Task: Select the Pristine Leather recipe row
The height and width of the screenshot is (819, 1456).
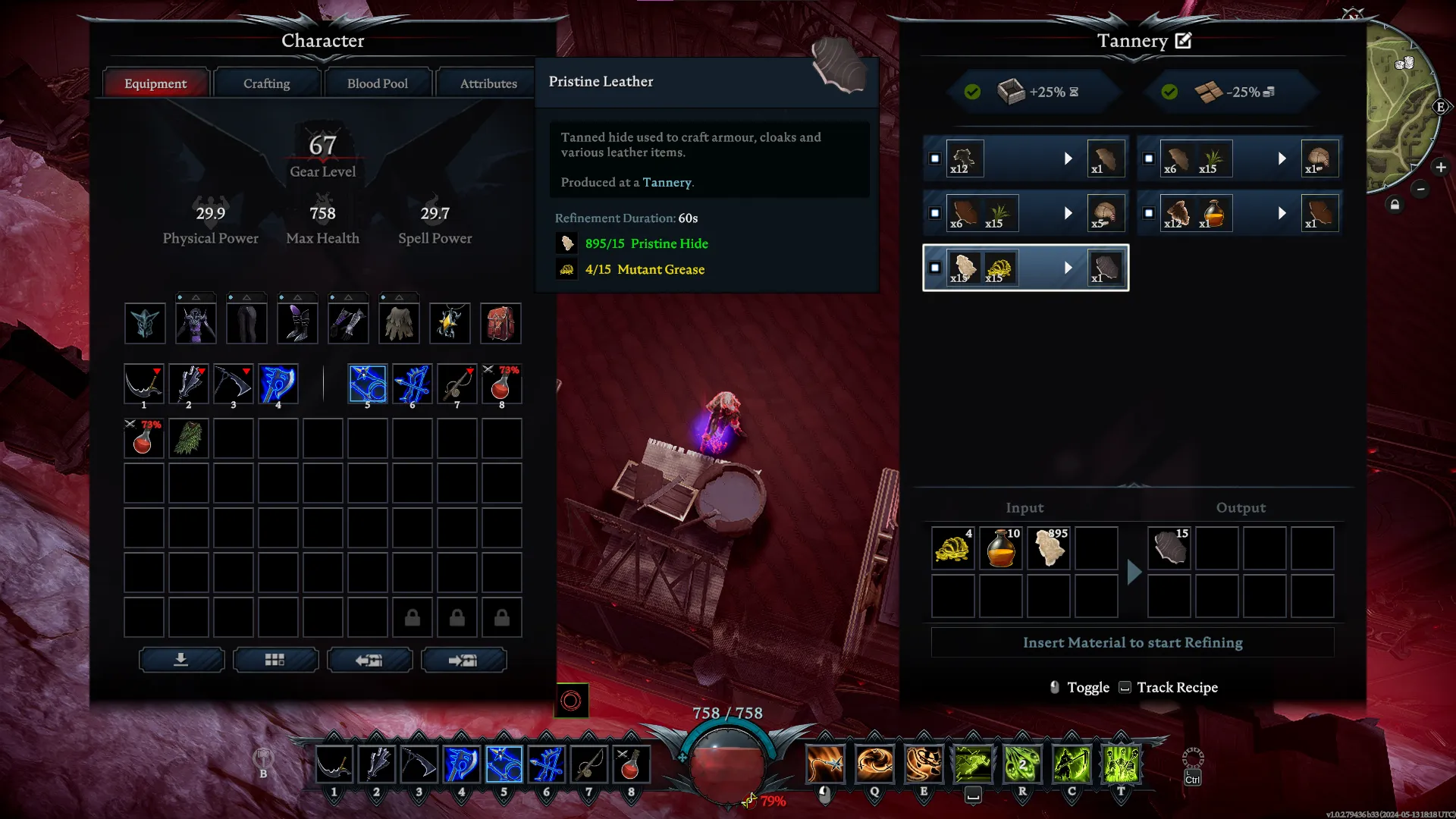Action: coord(1025,268)
